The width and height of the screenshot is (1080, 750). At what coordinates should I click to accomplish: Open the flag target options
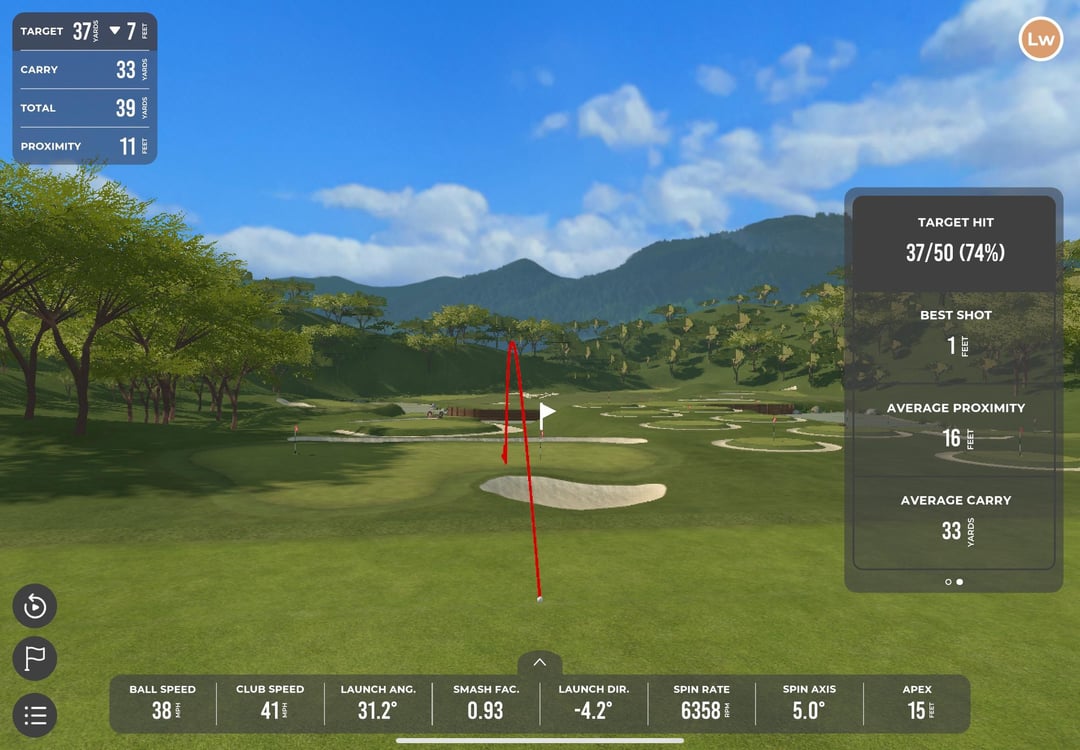(x=35, y=659)
